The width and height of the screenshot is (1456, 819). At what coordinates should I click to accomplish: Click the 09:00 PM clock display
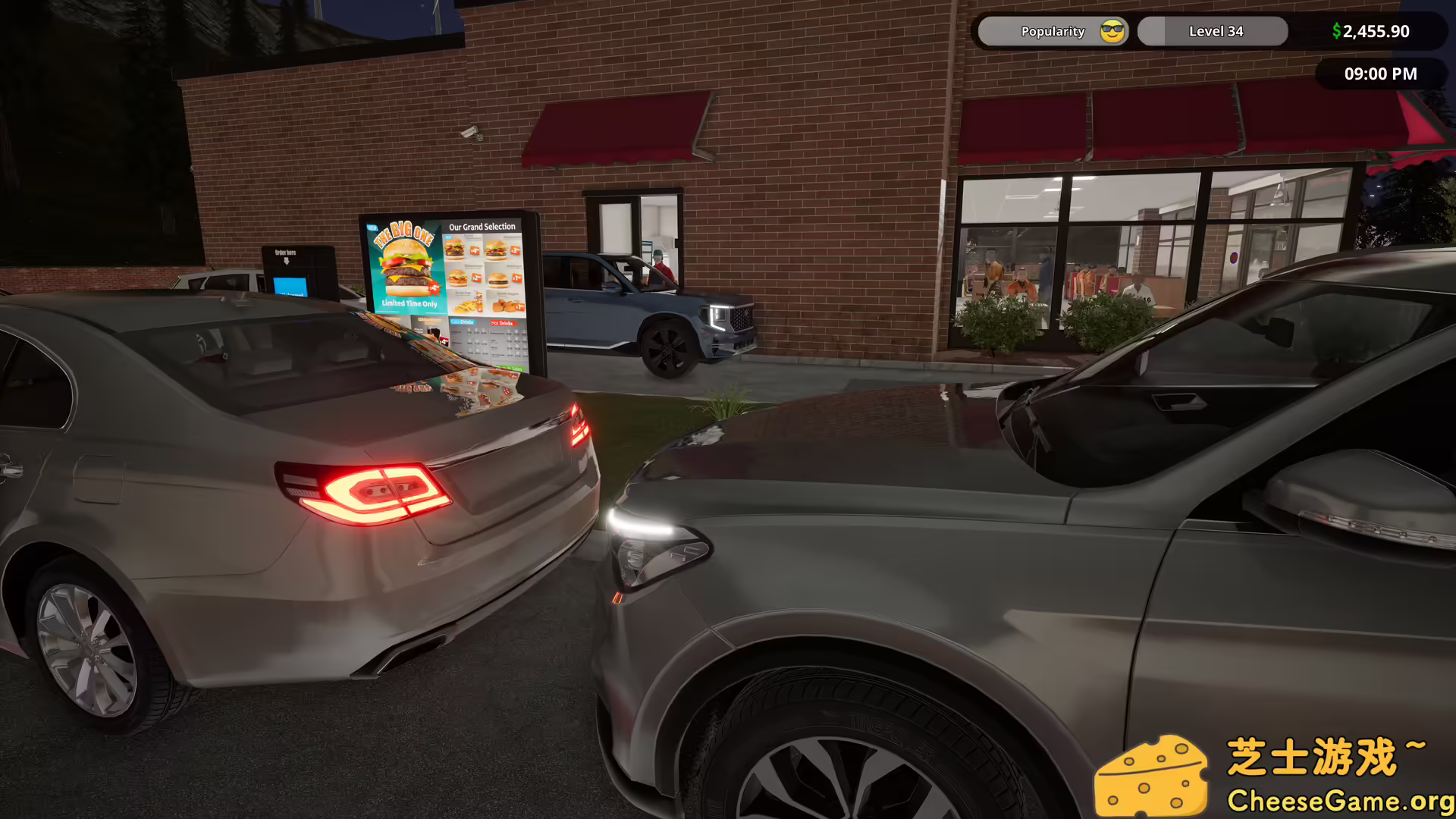pyautogui.click(x=1380, y=74)
